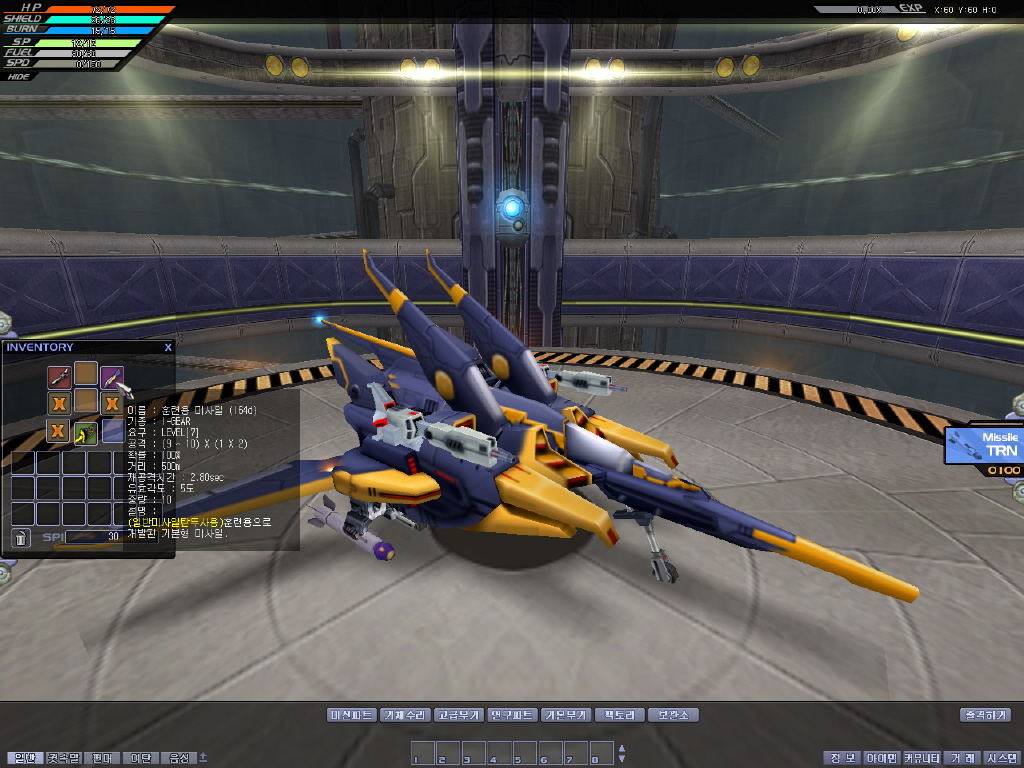The width and height of the screenshot is (1024, 768).
Task: Open the 기본무기 weapon shop
Action: [566, 715]
